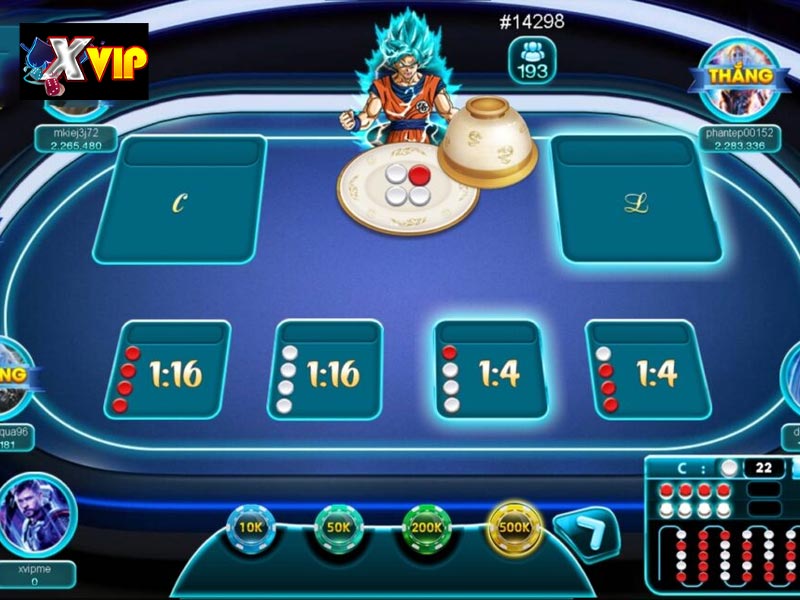
Task: View player phantep00152's avatar
Action: pyautogui.click(x=740, y=82)
